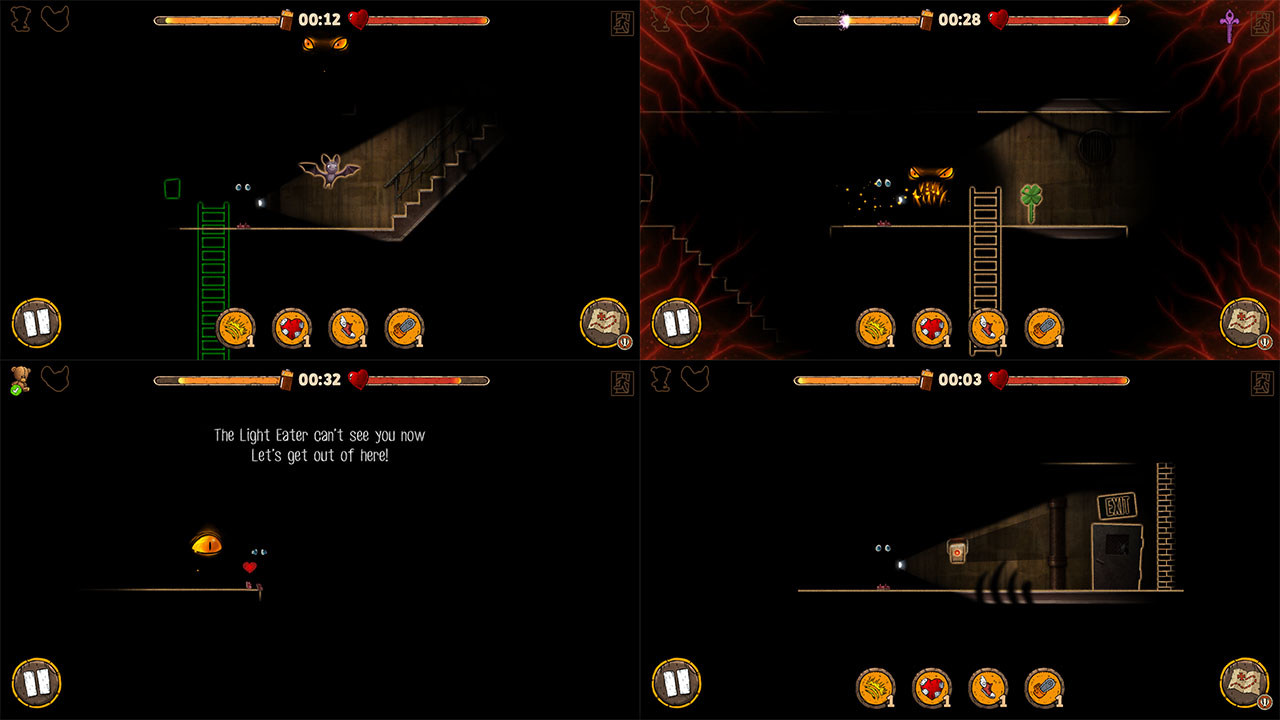Viewport: 1280px width, 720px height.
Task: Activate the light flash item in the exit door view
Action: [x=876, y=688]
